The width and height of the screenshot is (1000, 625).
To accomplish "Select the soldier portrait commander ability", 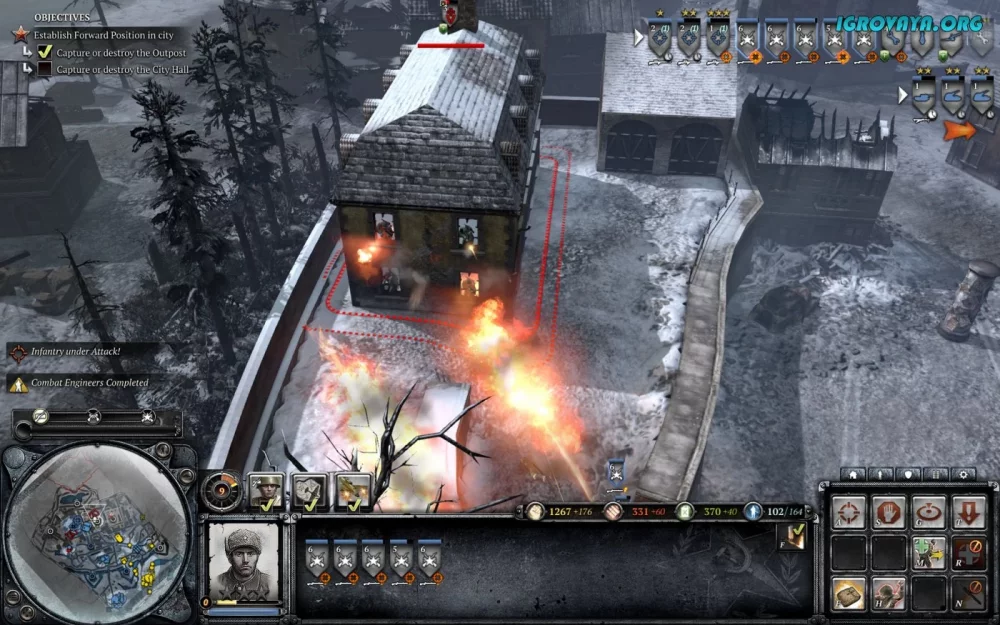I will click(265, 490).
